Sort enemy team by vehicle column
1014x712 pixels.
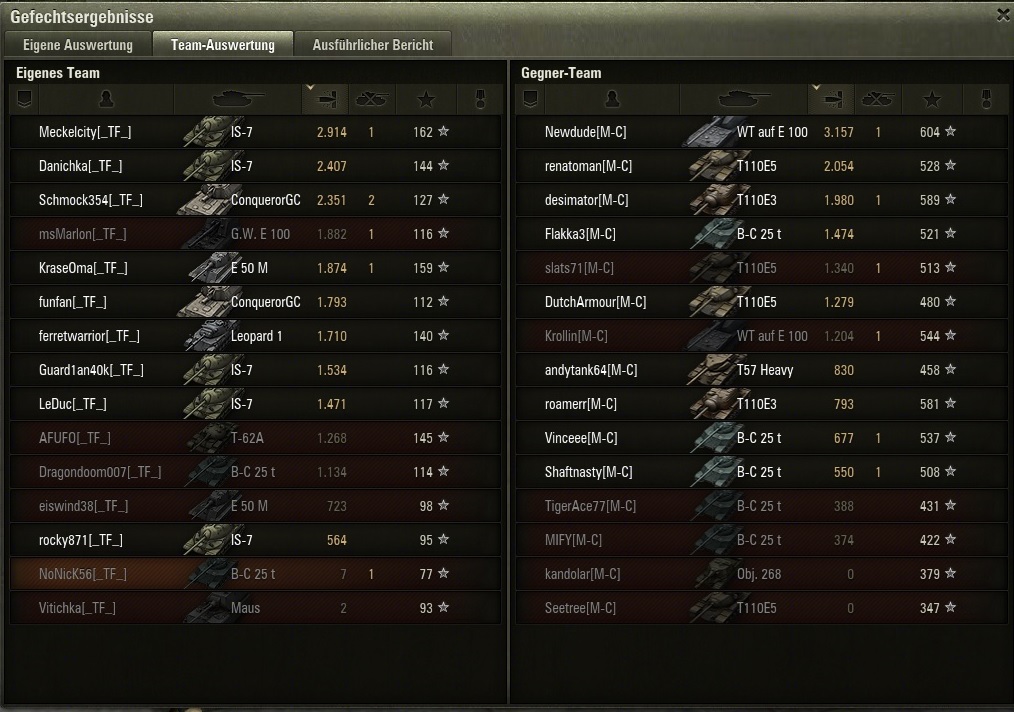tap(743, 99)
